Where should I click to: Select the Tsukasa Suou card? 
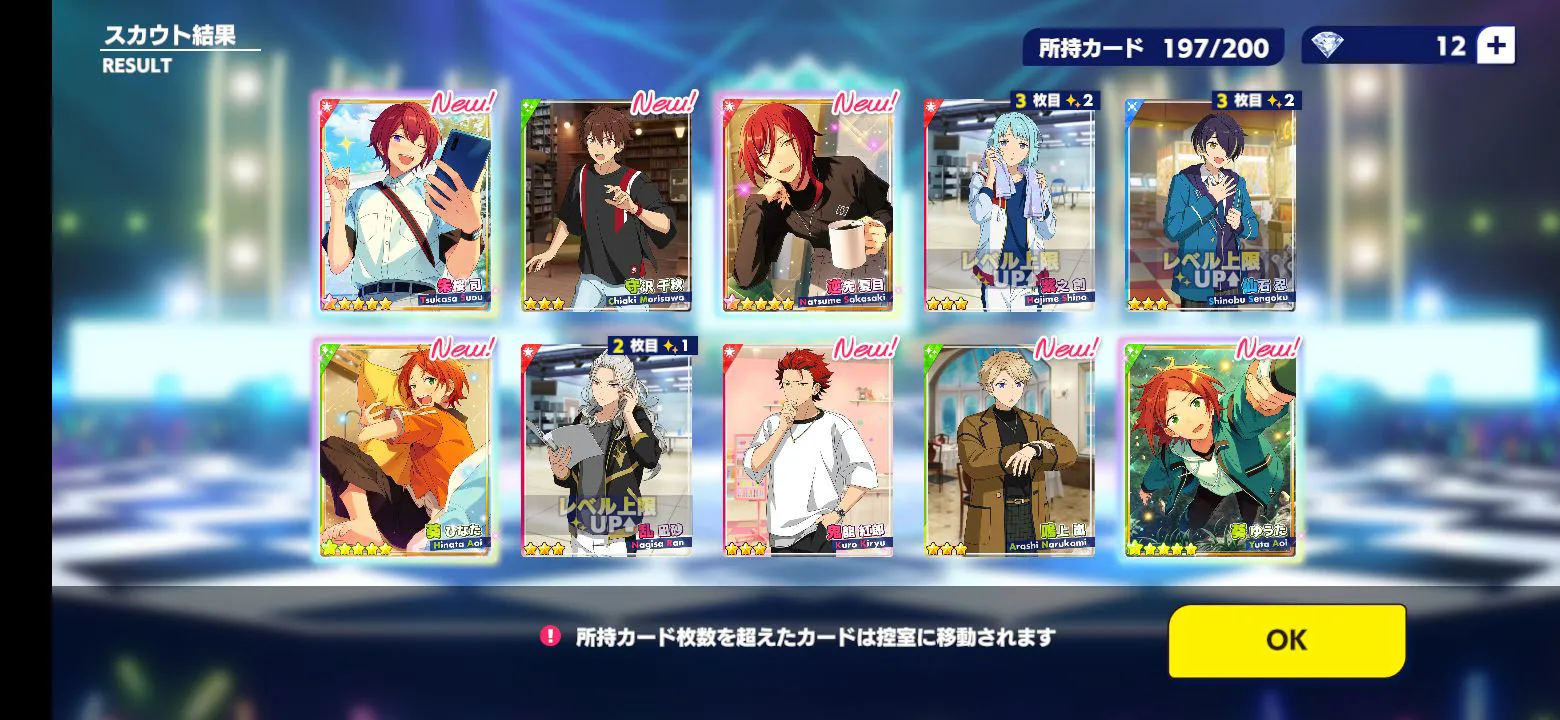pyautogui.click(x=406, y=205)
